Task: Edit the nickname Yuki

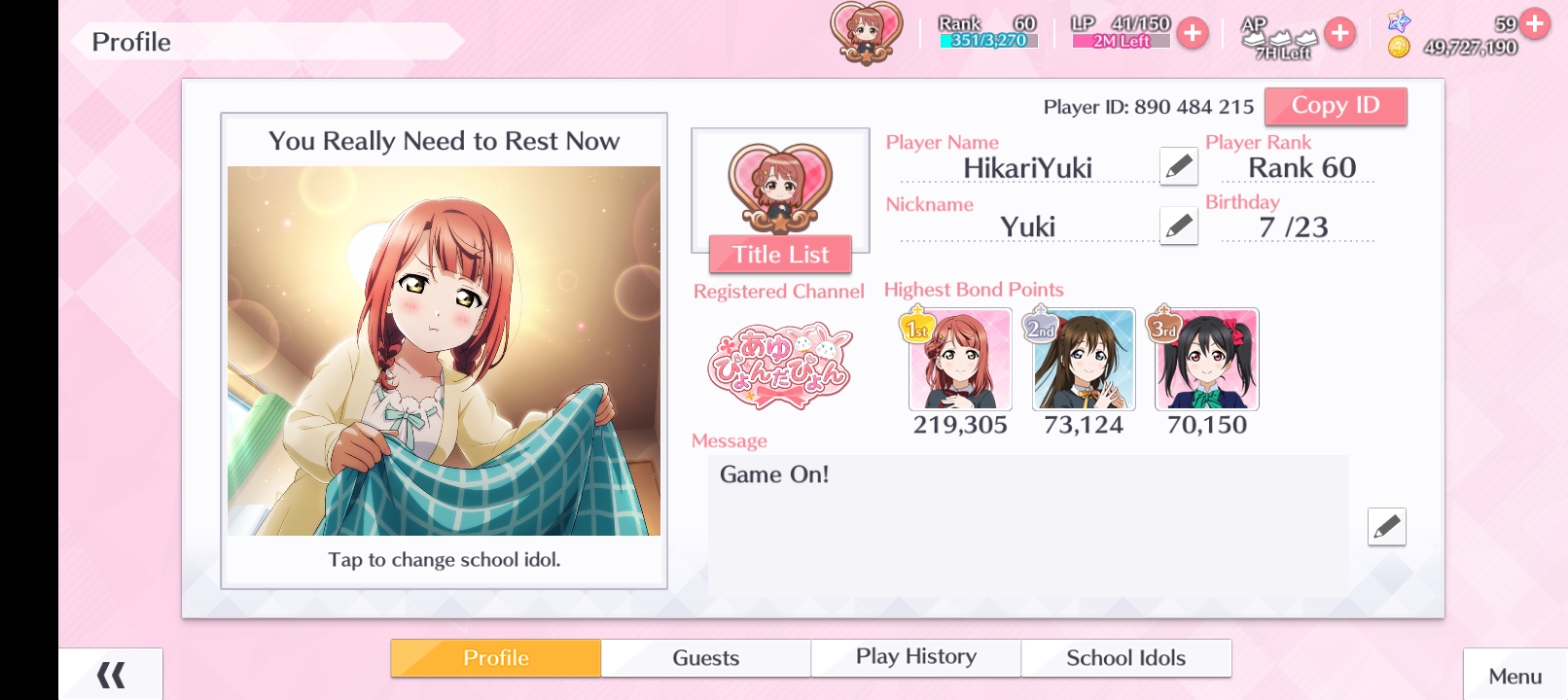Action: (1178, 227)
